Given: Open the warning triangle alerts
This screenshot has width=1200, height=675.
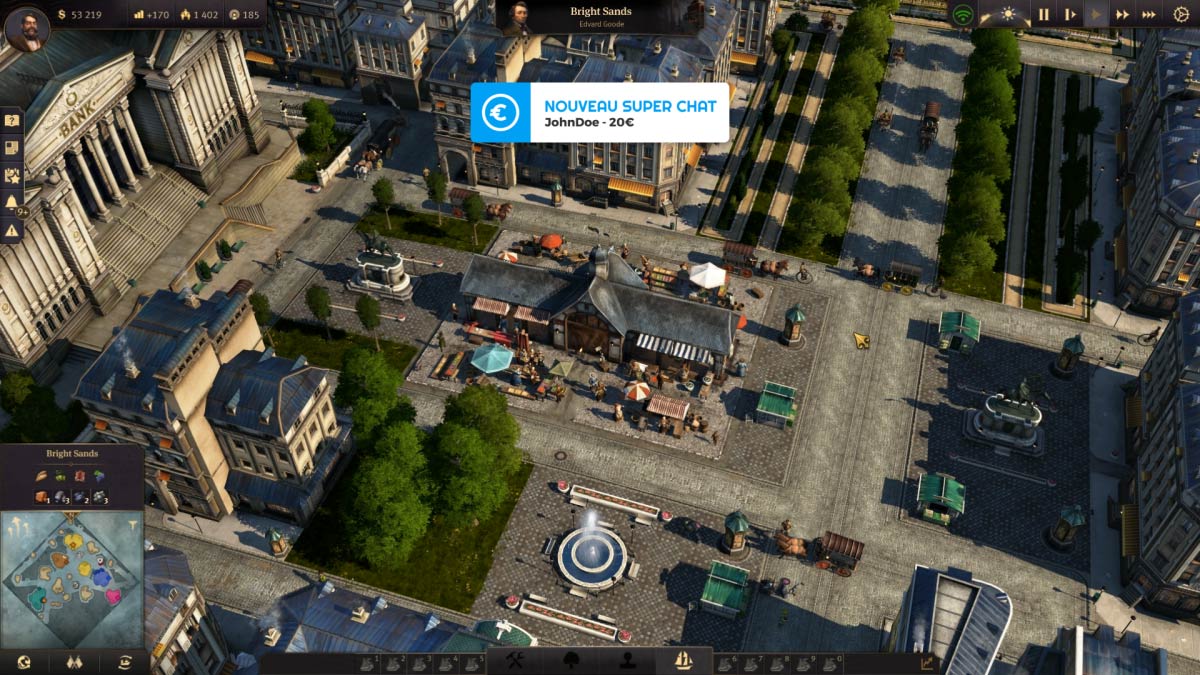Looking at the screenshot, I should click(x=12, y=230).
